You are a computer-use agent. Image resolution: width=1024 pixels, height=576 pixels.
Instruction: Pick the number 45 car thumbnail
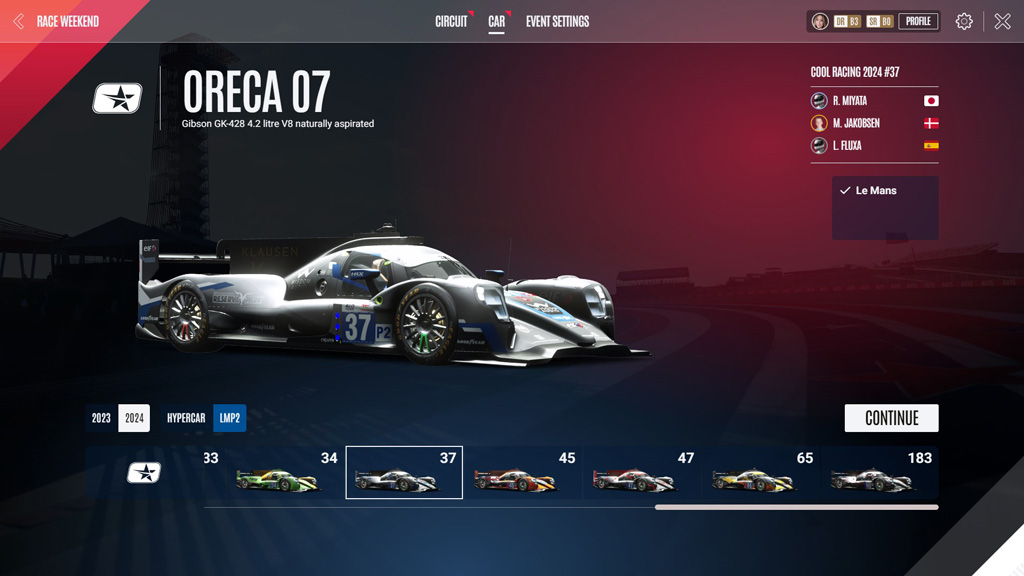coord(523,473)
